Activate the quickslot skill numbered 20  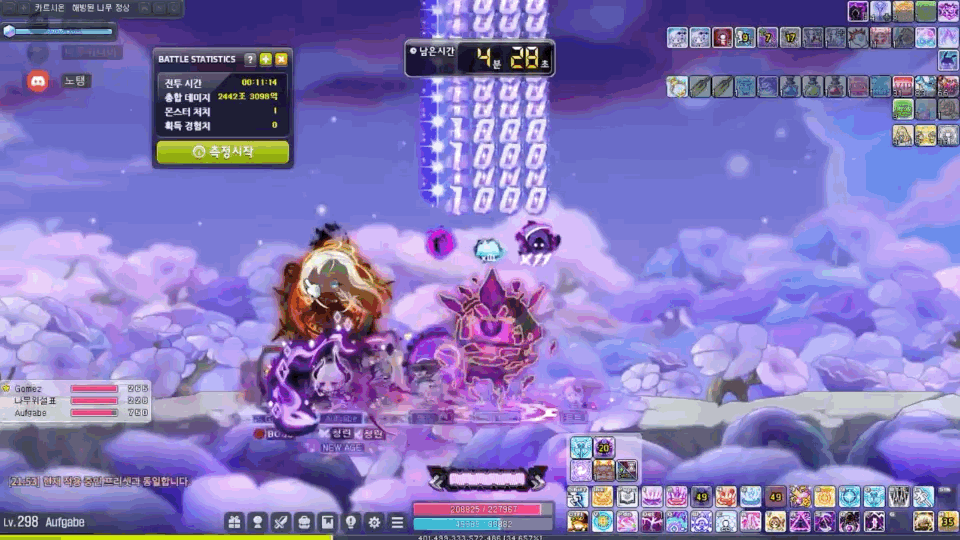(604, 447)
